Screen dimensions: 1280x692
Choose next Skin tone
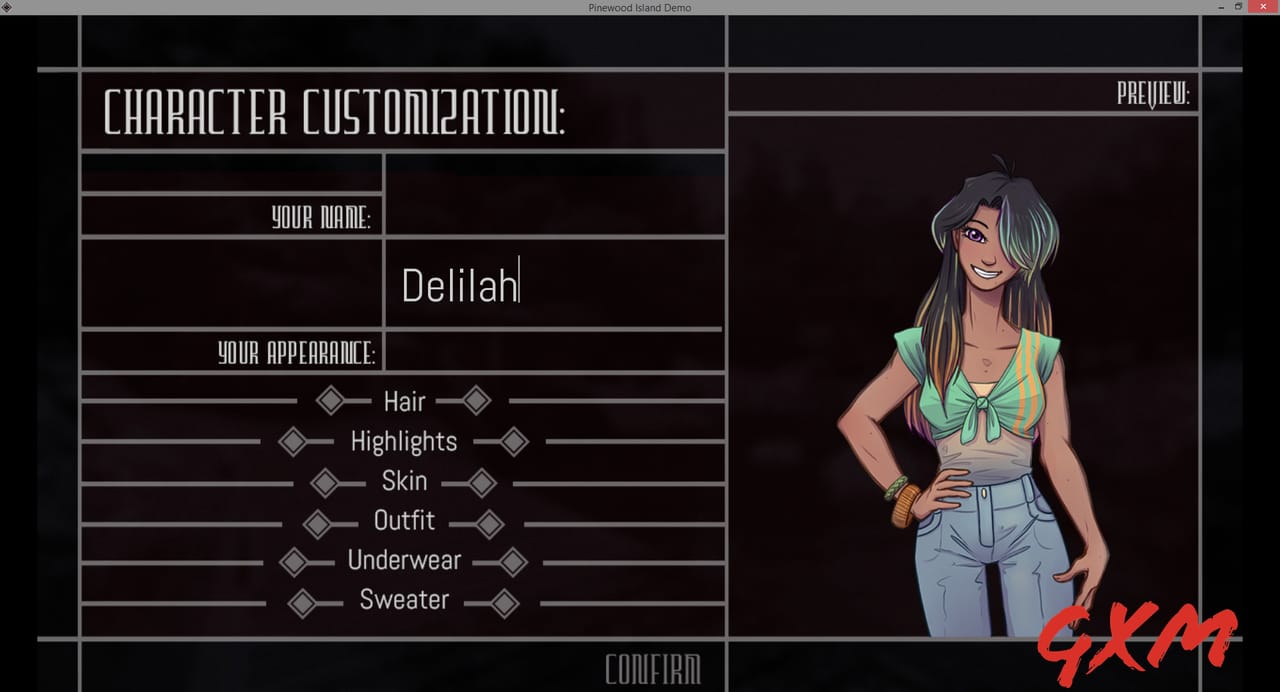(483, 483)
